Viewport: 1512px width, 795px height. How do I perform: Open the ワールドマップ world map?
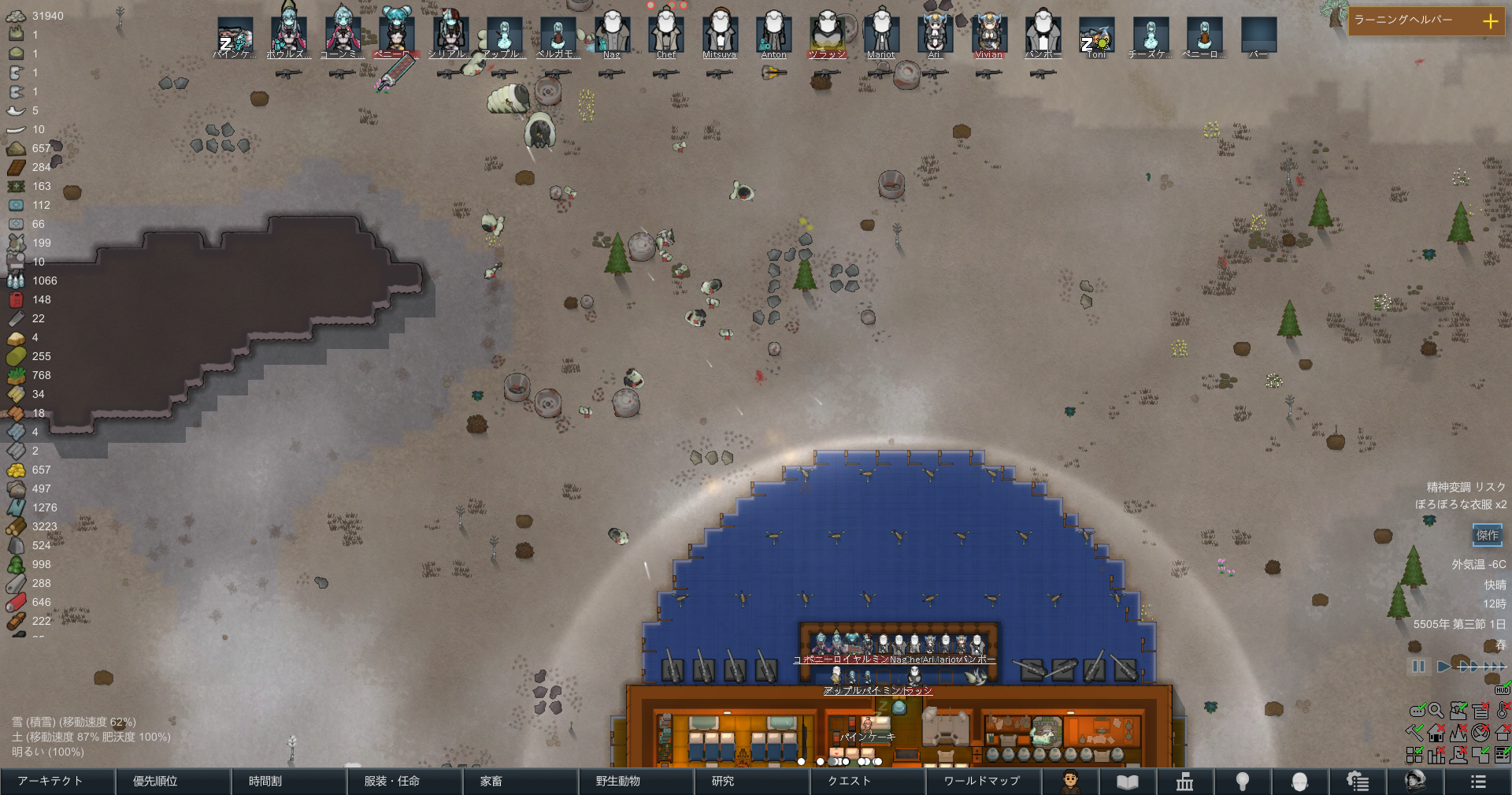[x=984, y=782]
